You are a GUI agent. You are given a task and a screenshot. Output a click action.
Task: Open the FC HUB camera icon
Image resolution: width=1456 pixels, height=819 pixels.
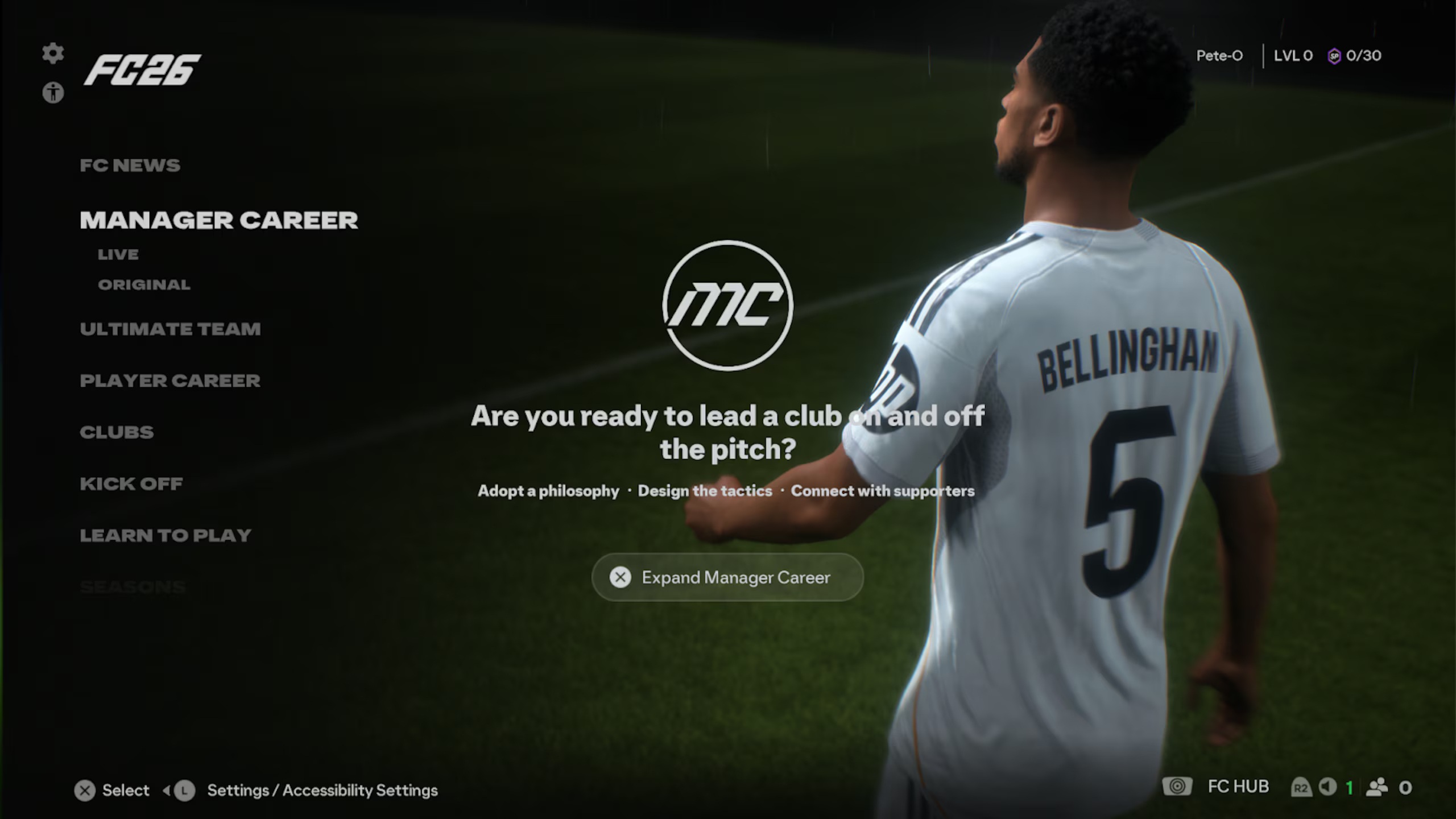point(1178,786)
